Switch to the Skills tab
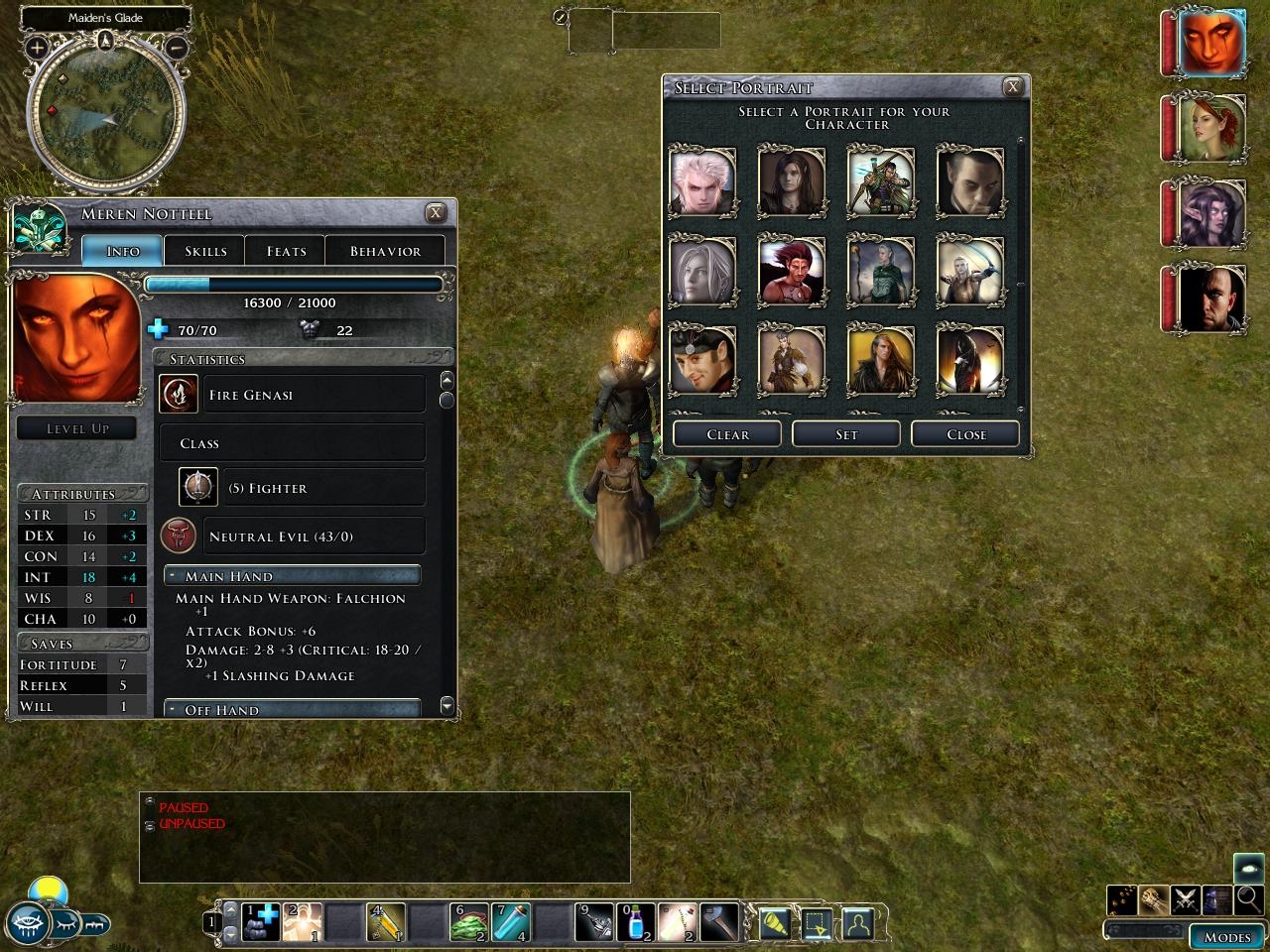Image resolution: width=1270 pixels, height=952 pixels. point(205,251)
